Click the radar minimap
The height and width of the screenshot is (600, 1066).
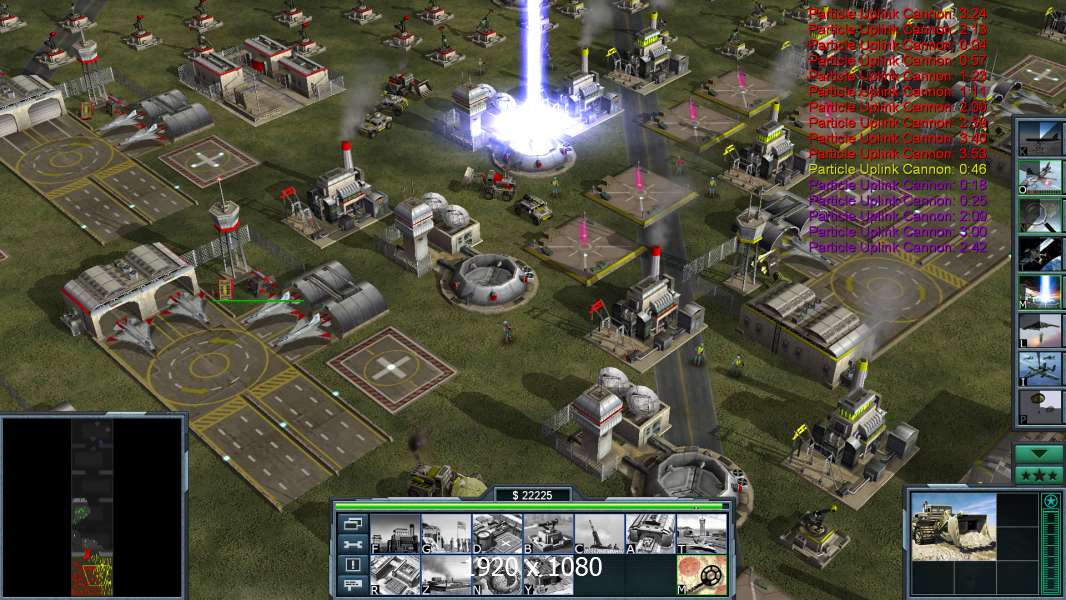93,507
